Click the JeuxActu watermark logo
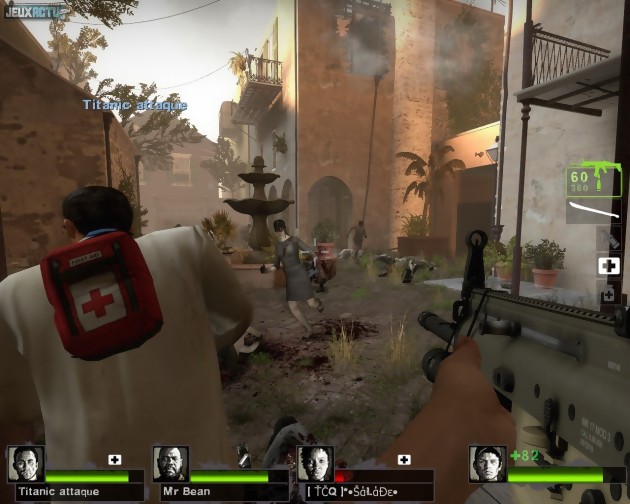 [x=33, y=11]
